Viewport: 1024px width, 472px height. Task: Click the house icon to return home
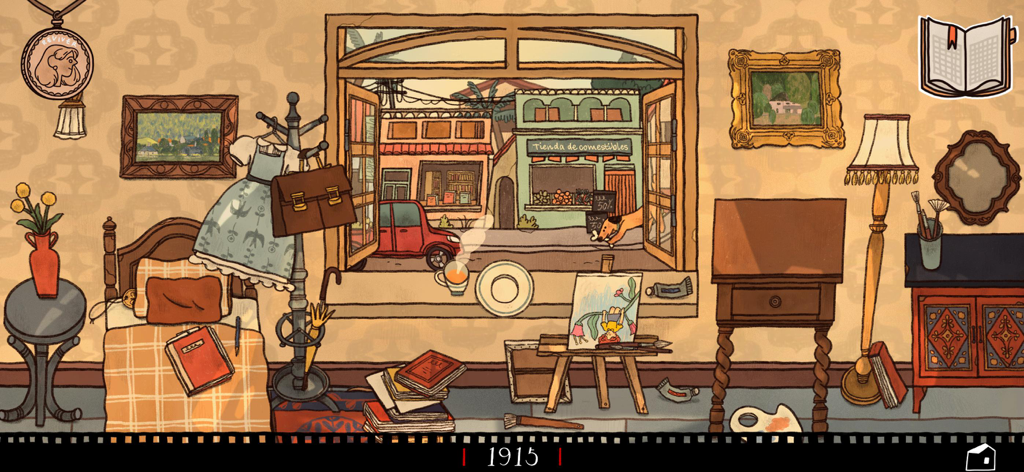coord(979,456)
